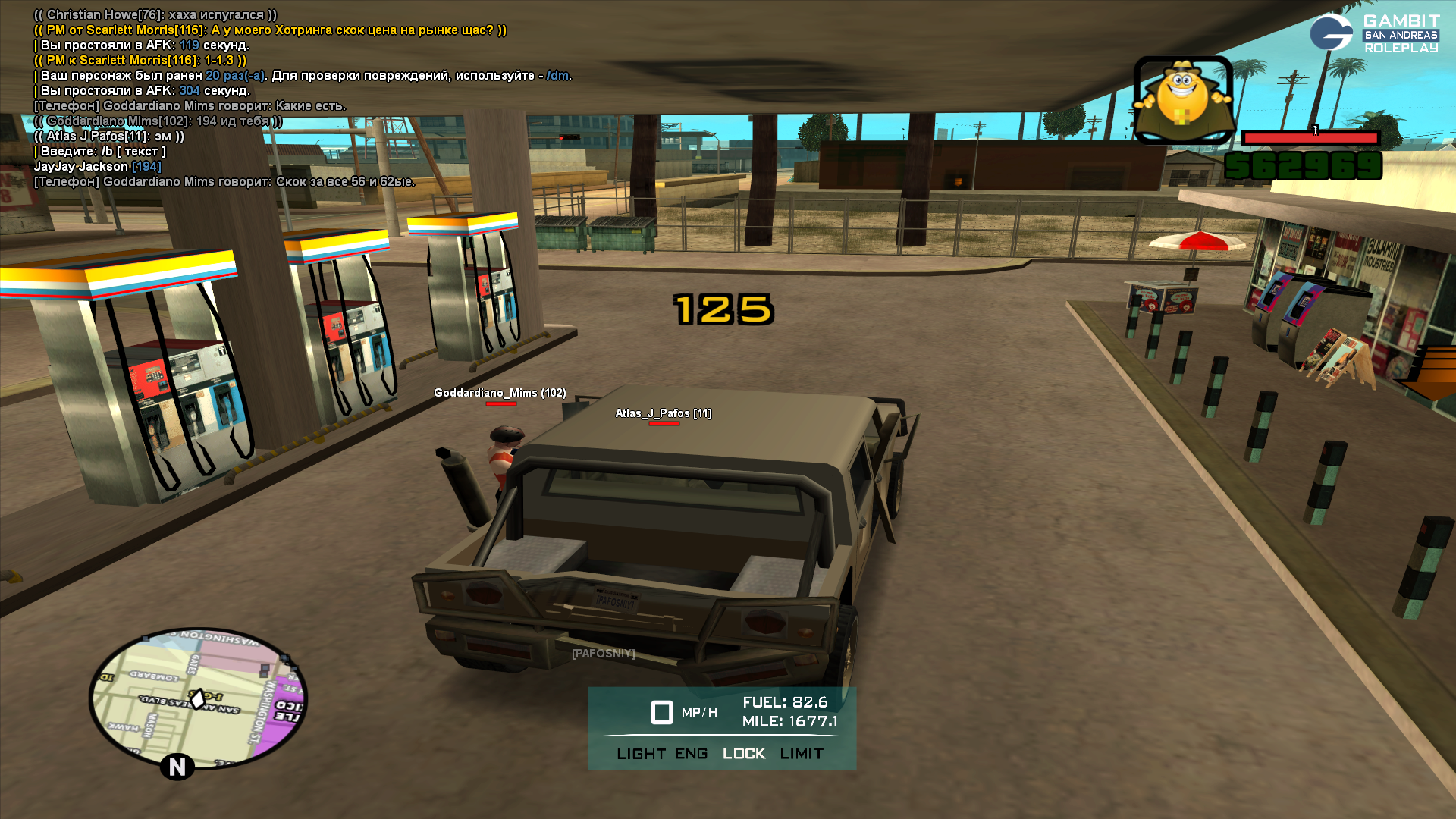
Task: Toggle the LIMIT speed limiter indicator
Action: (802, 754)
